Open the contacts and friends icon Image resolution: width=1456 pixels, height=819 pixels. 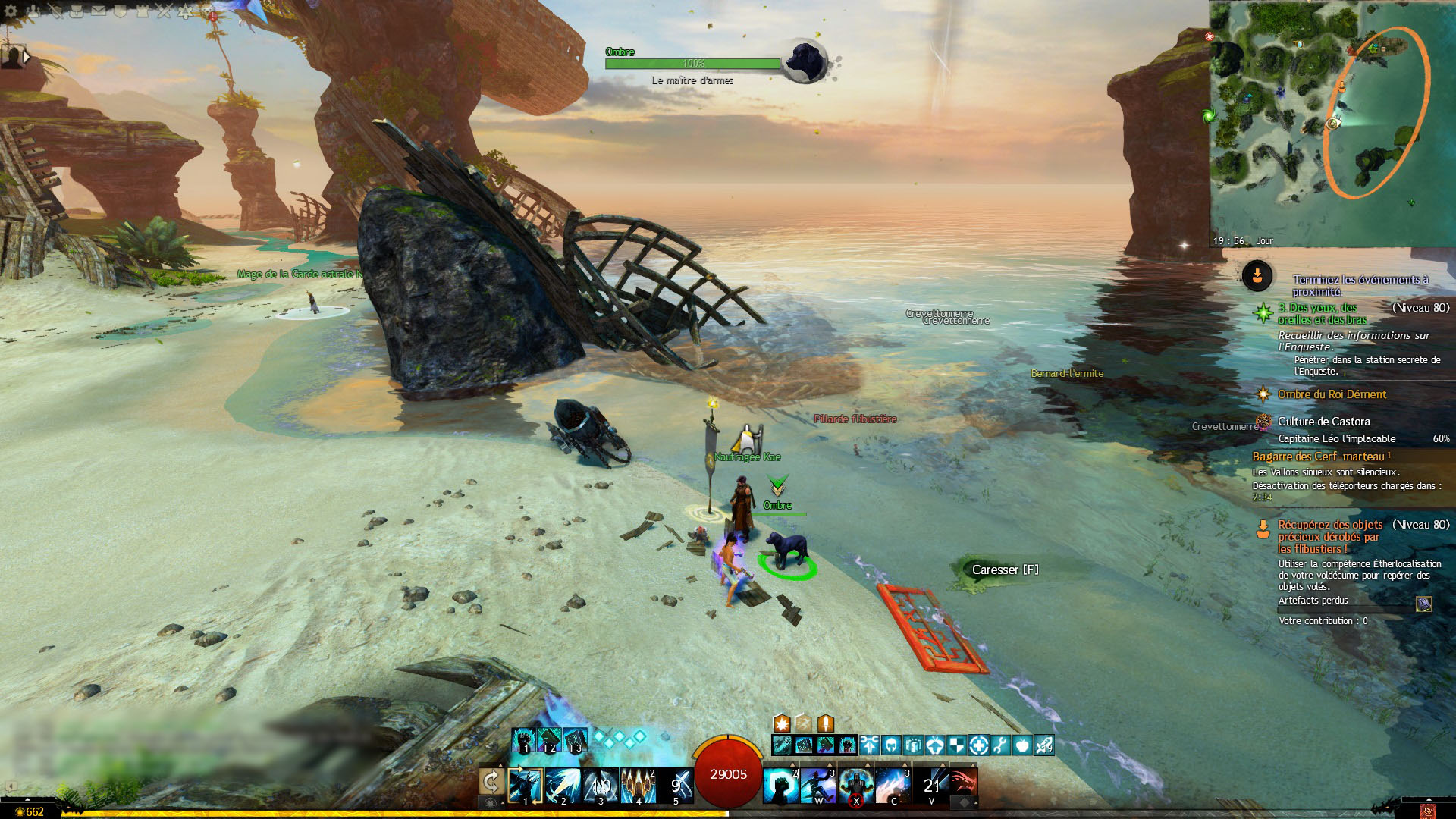tap(33, 11)
